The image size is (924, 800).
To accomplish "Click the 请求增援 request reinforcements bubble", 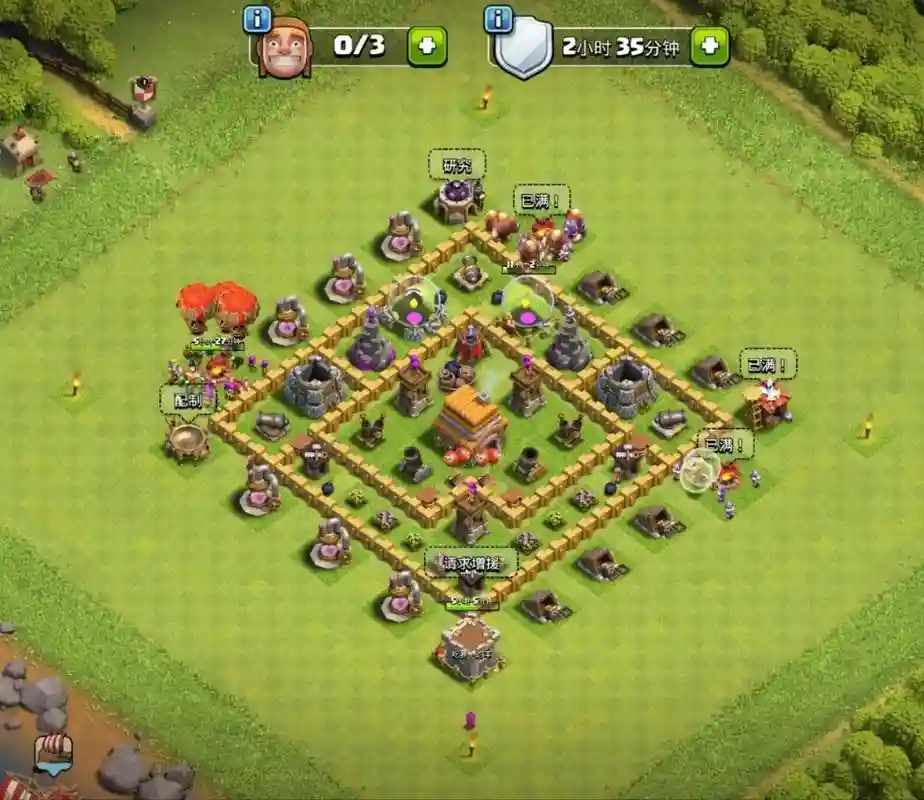I will pos(472,562).
